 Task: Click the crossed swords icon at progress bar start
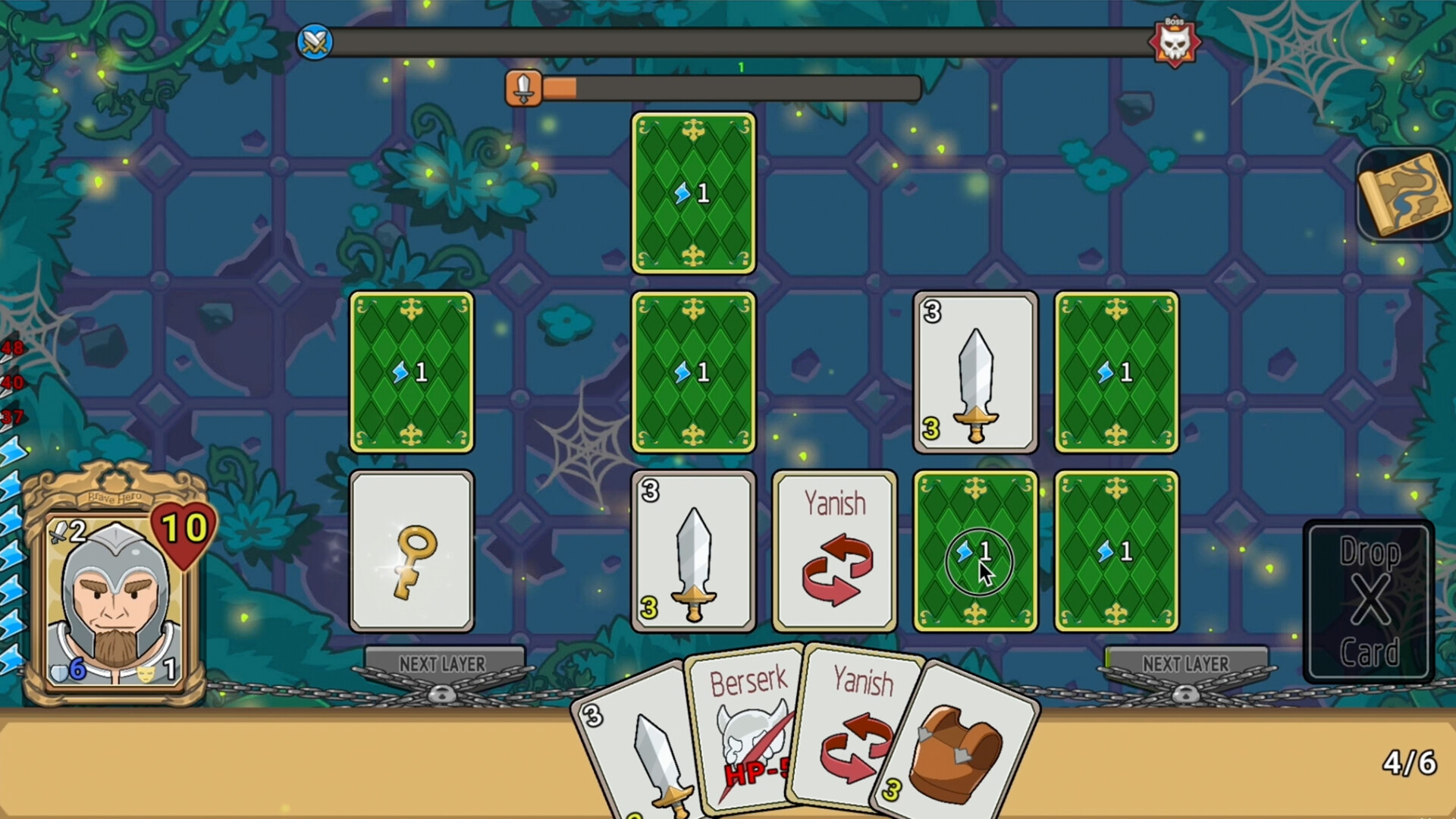pos(313,42)
